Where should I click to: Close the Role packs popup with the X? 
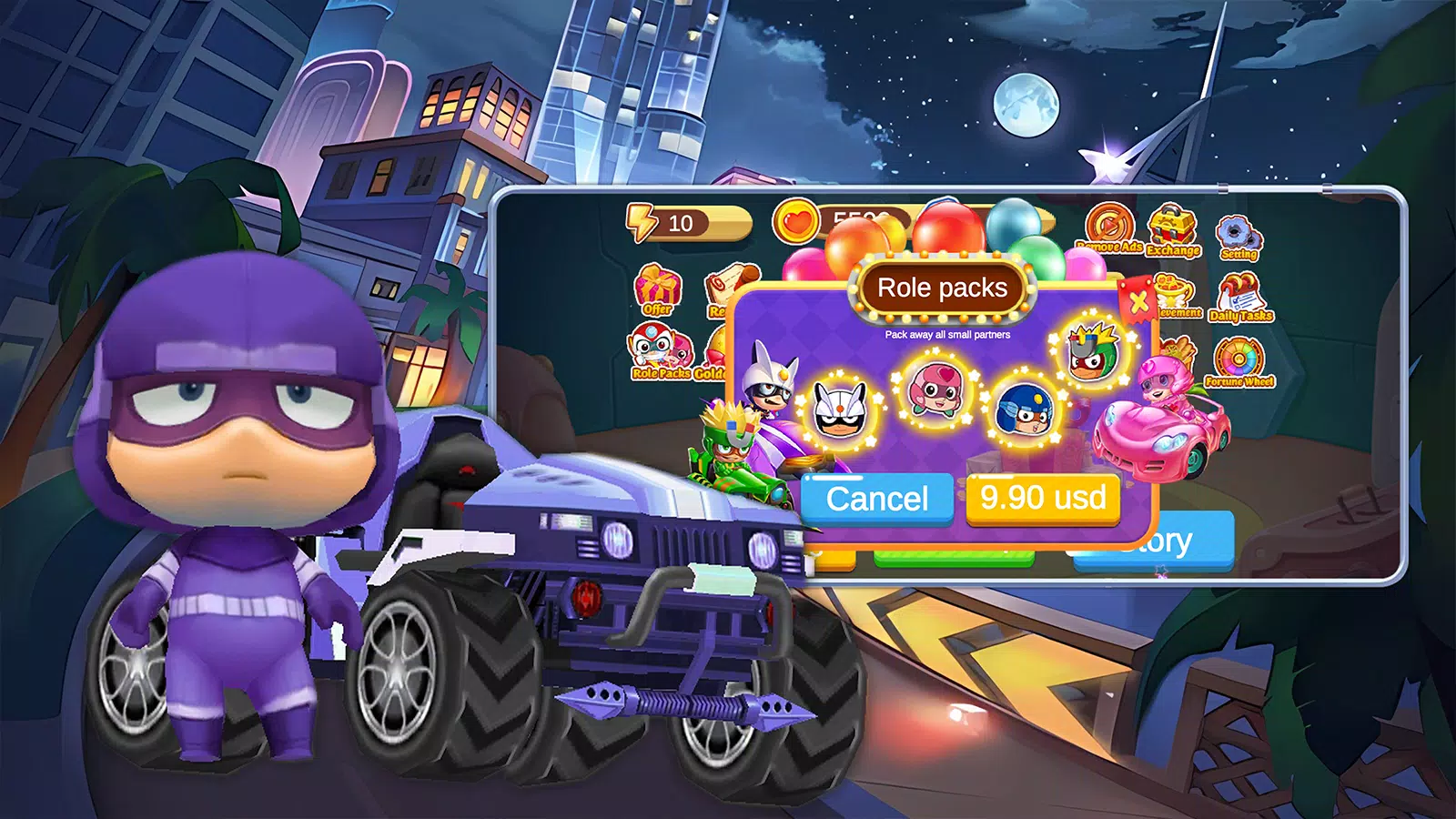pos(1137,302)
